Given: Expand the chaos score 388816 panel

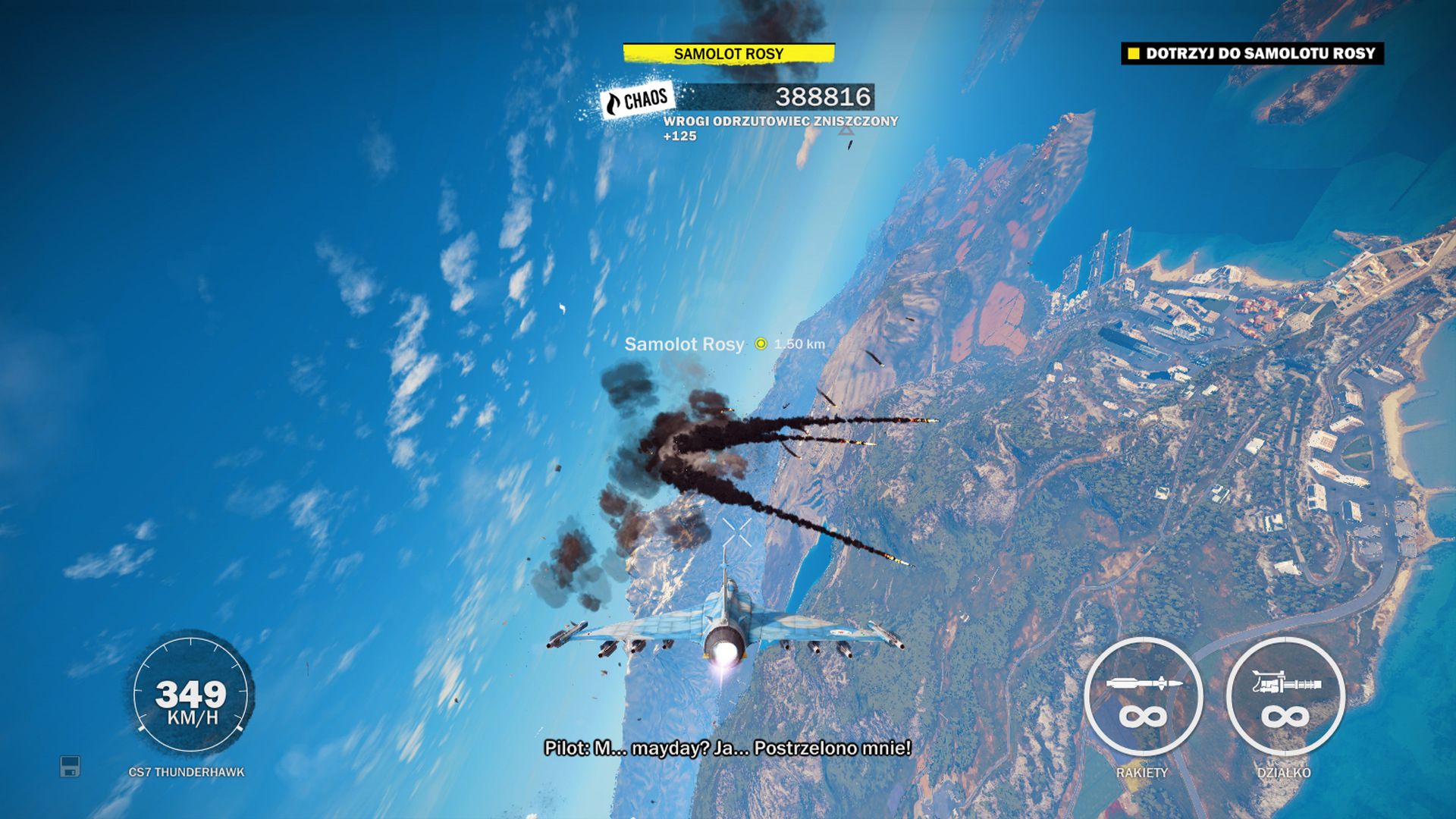Looking at the screenshot, I should coord(823,97).
